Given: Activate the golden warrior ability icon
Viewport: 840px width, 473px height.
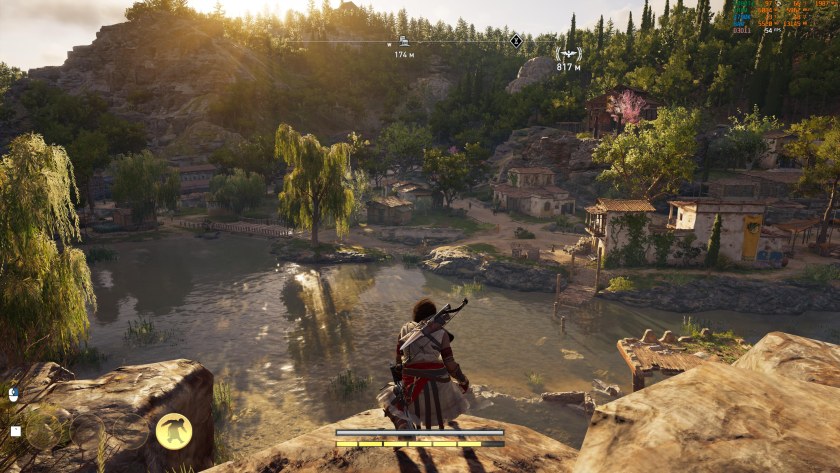Looking at the screenshot, I should click(174, 431).
